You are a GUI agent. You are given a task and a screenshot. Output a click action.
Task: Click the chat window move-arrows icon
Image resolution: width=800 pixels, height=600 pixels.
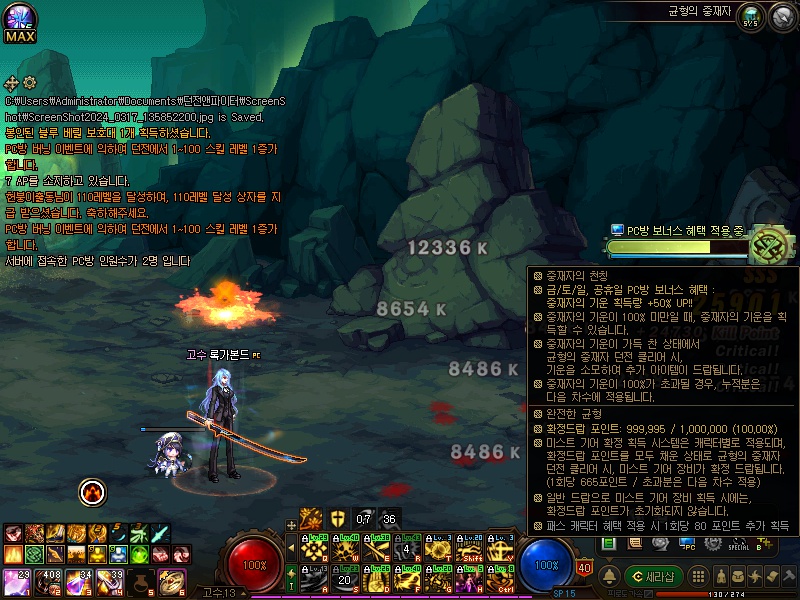point(12,82)
